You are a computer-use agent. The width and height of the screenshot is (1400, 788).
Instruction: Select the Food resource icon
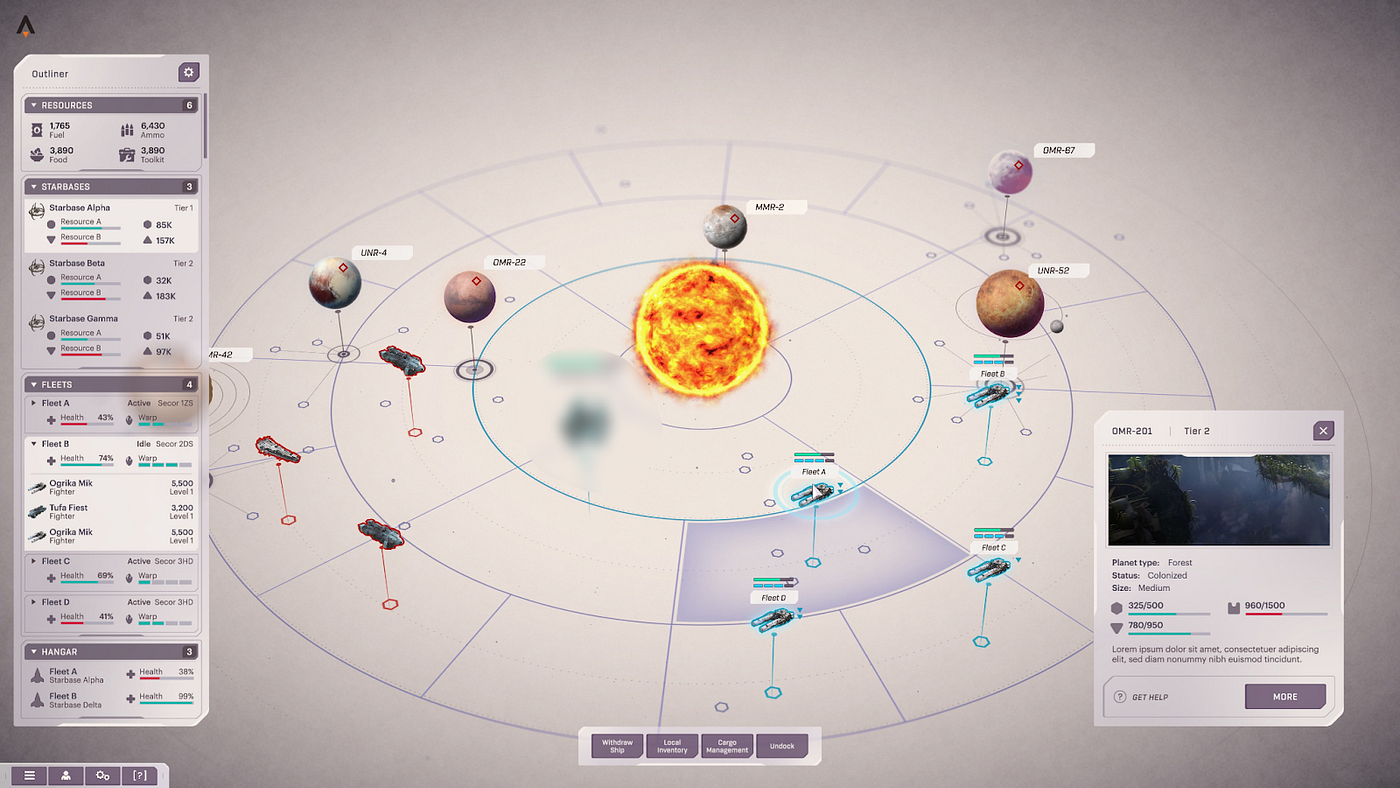pyautogui.click(x=36, y=153)
